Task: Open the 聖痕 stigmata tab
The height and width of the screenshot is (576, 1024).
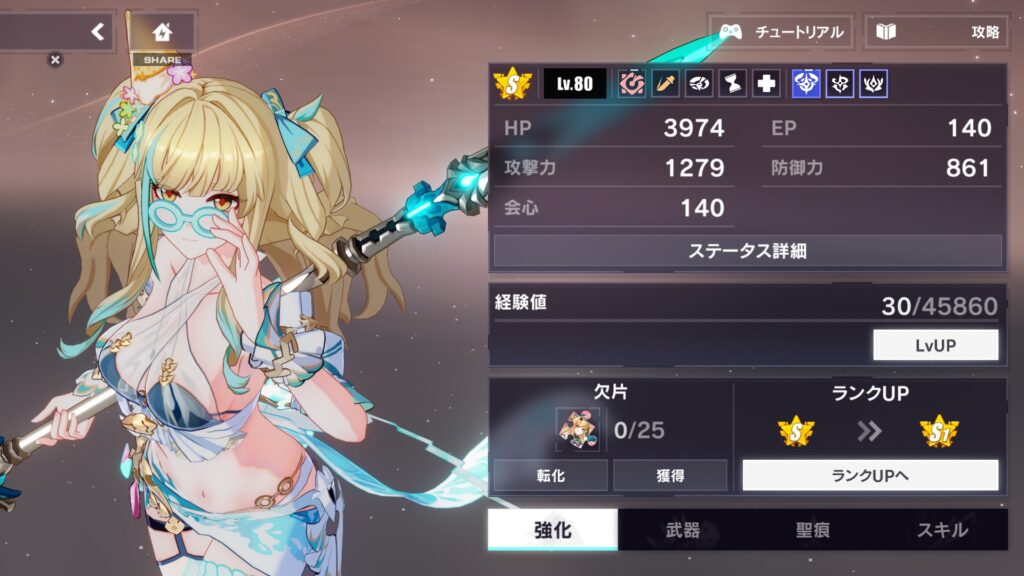Action: tap(813, 530)
